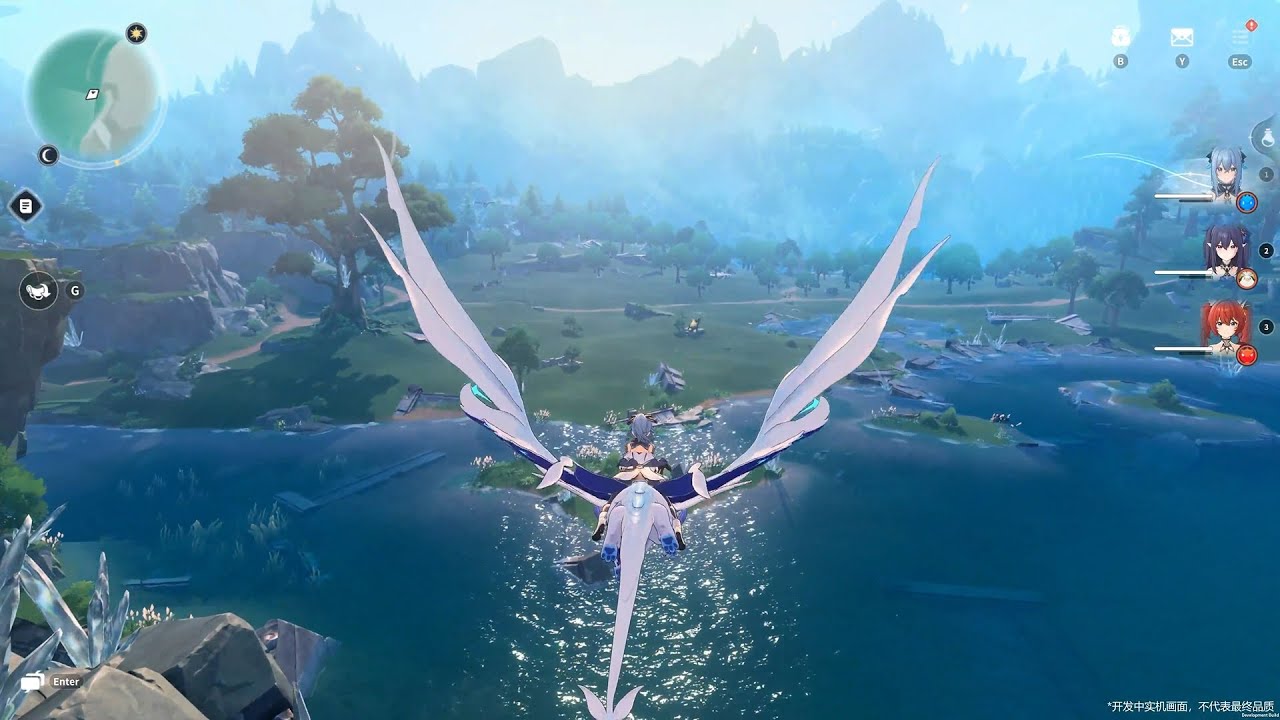This screenshot has height=720, width=1280.
Task: Click slot 2's numbered character badge
Action: coord(1265,252)
